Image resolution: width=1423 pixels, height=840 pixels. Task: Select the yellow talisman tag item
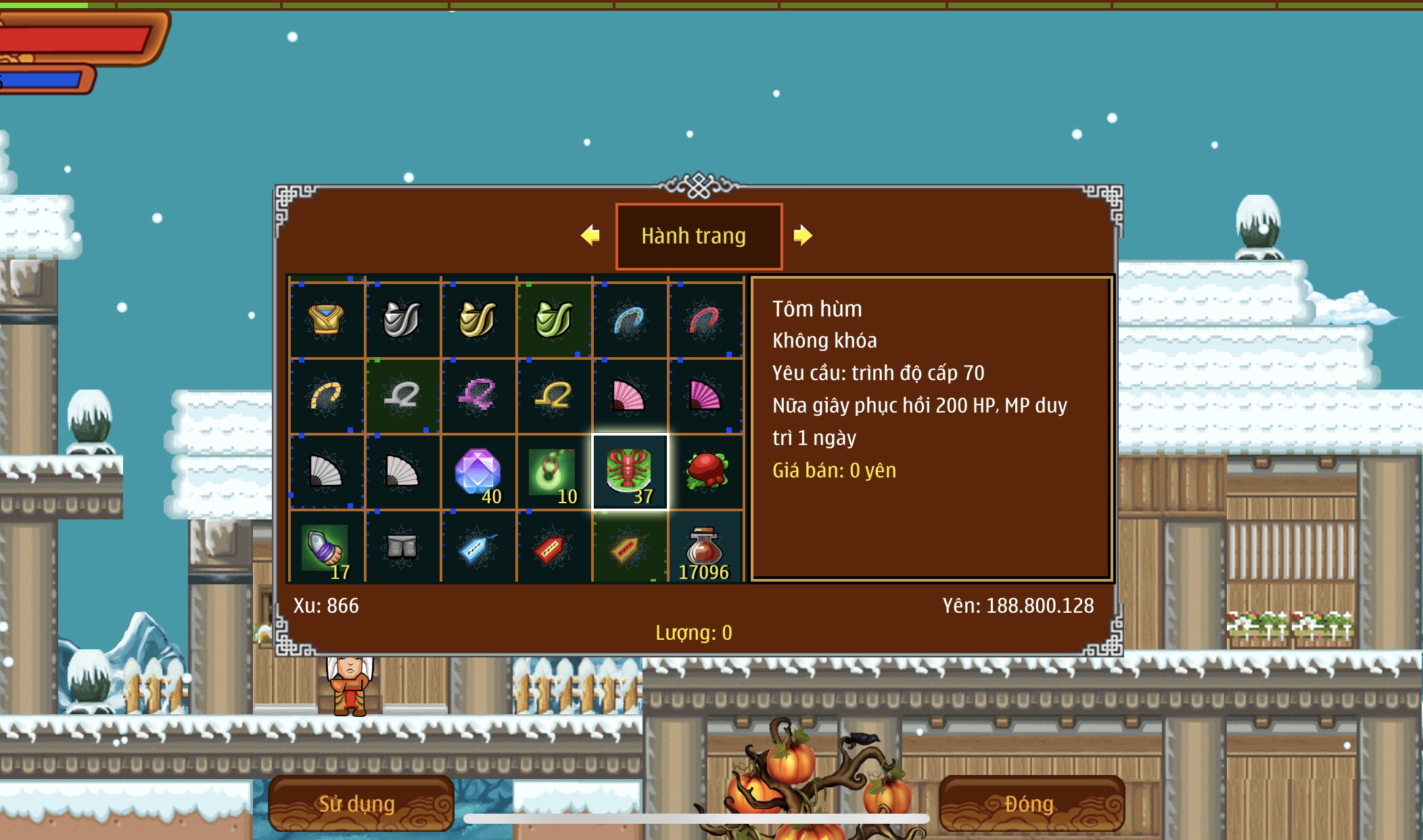[x=630, y=547]
